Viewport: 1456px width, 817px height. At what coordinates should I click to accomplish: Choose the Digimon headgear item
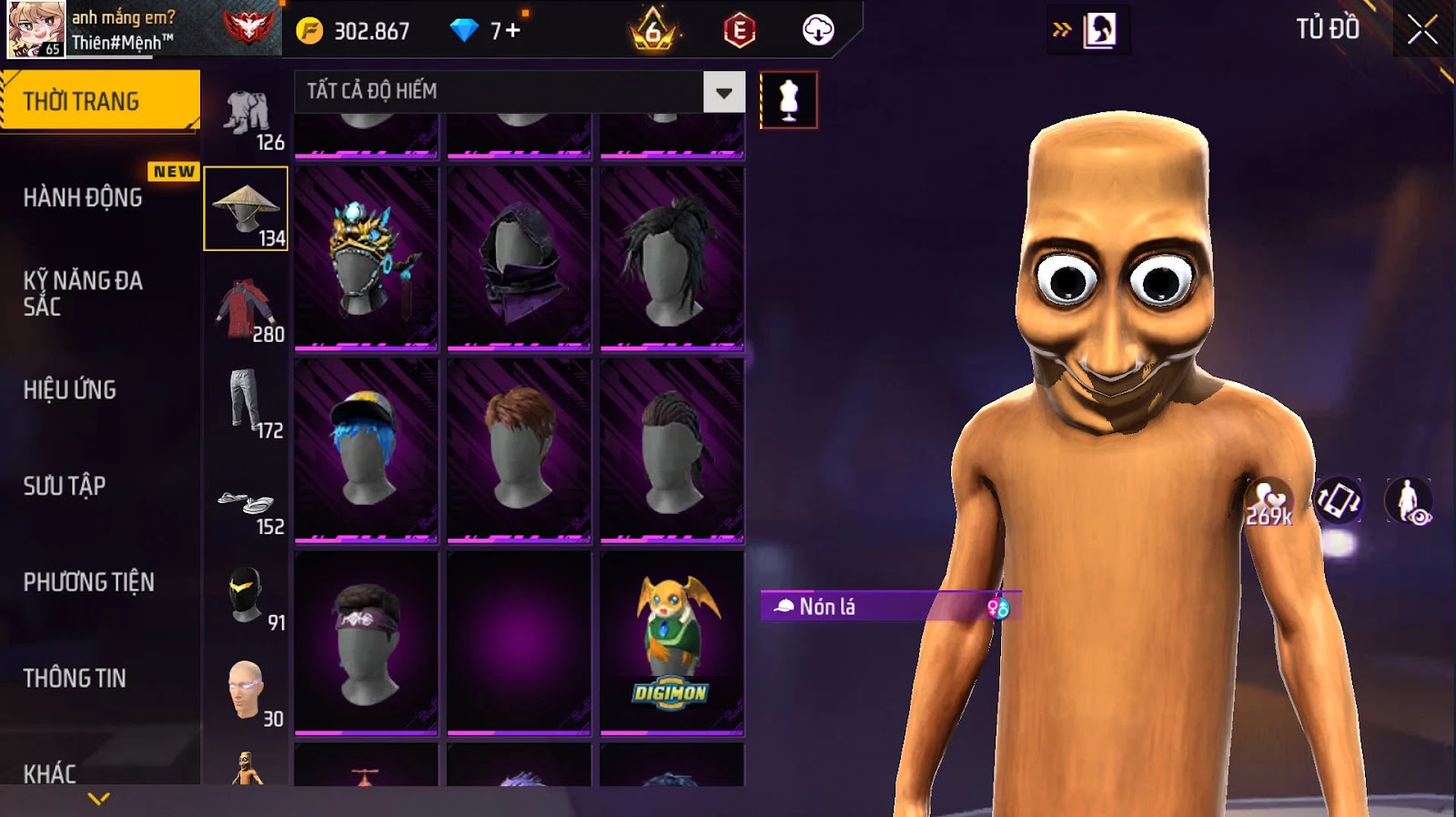pyautogui.click(x=672, y=642)
